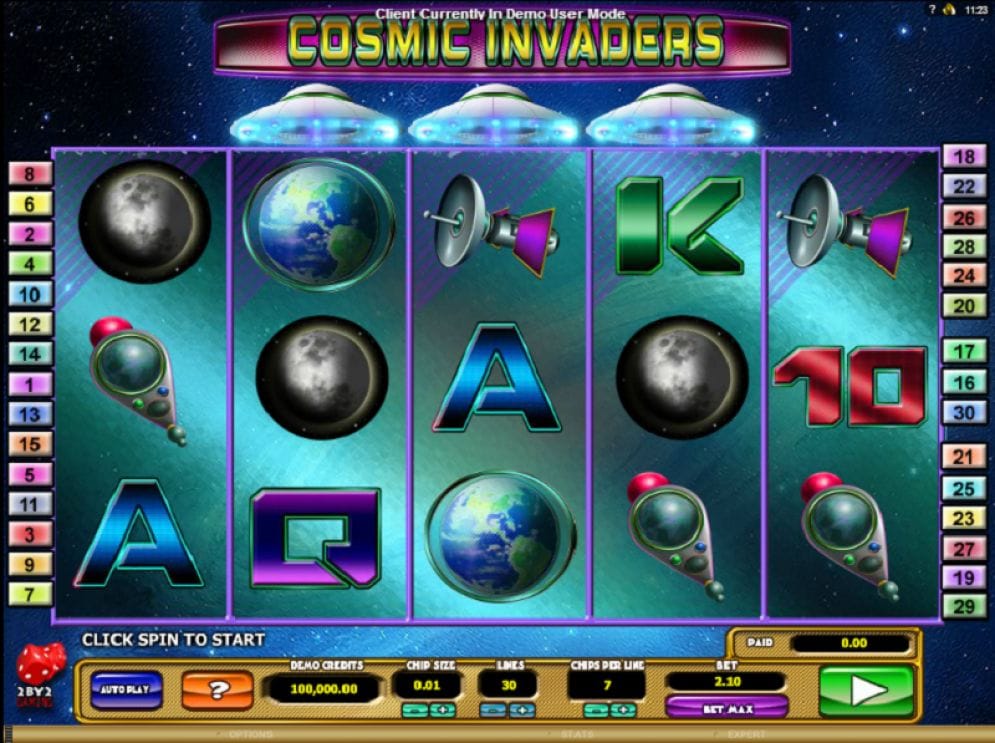This screenshot has height=743, width=995.
Task: Reduce the number of lines
Action: [492, 710]
